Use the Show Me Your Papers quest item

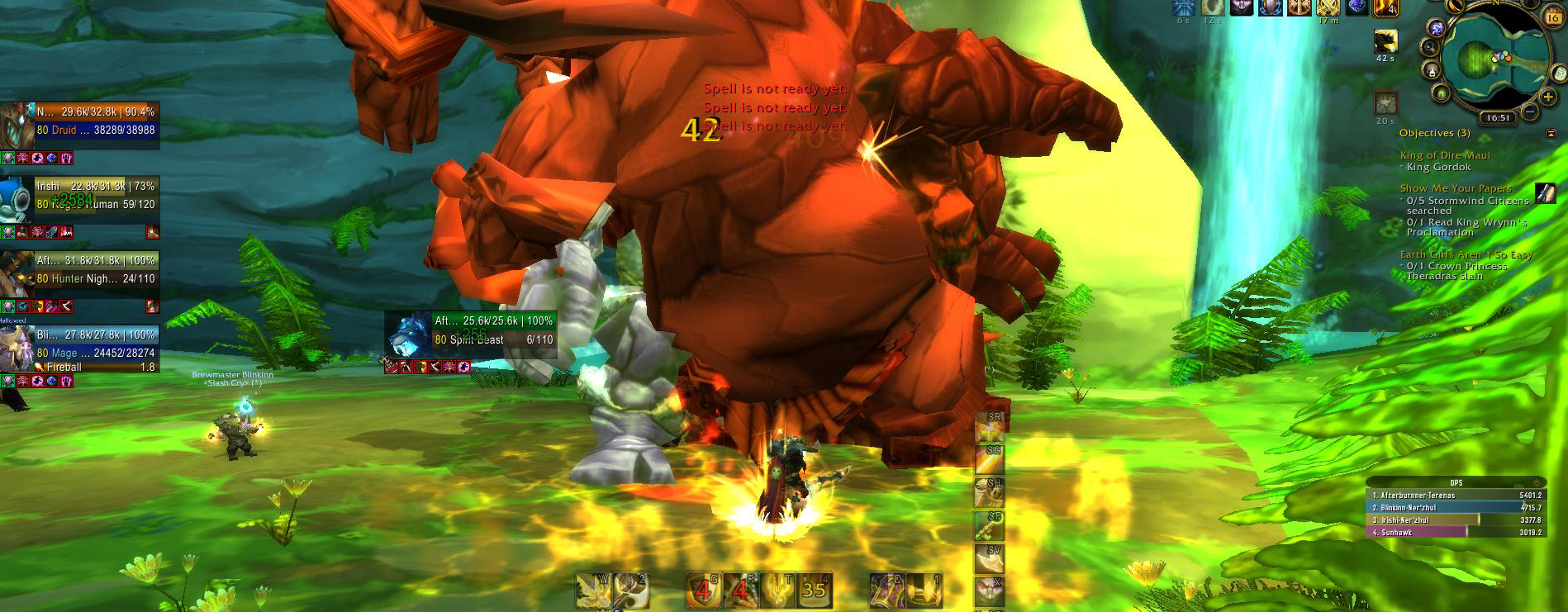(x=1545, y=193)
